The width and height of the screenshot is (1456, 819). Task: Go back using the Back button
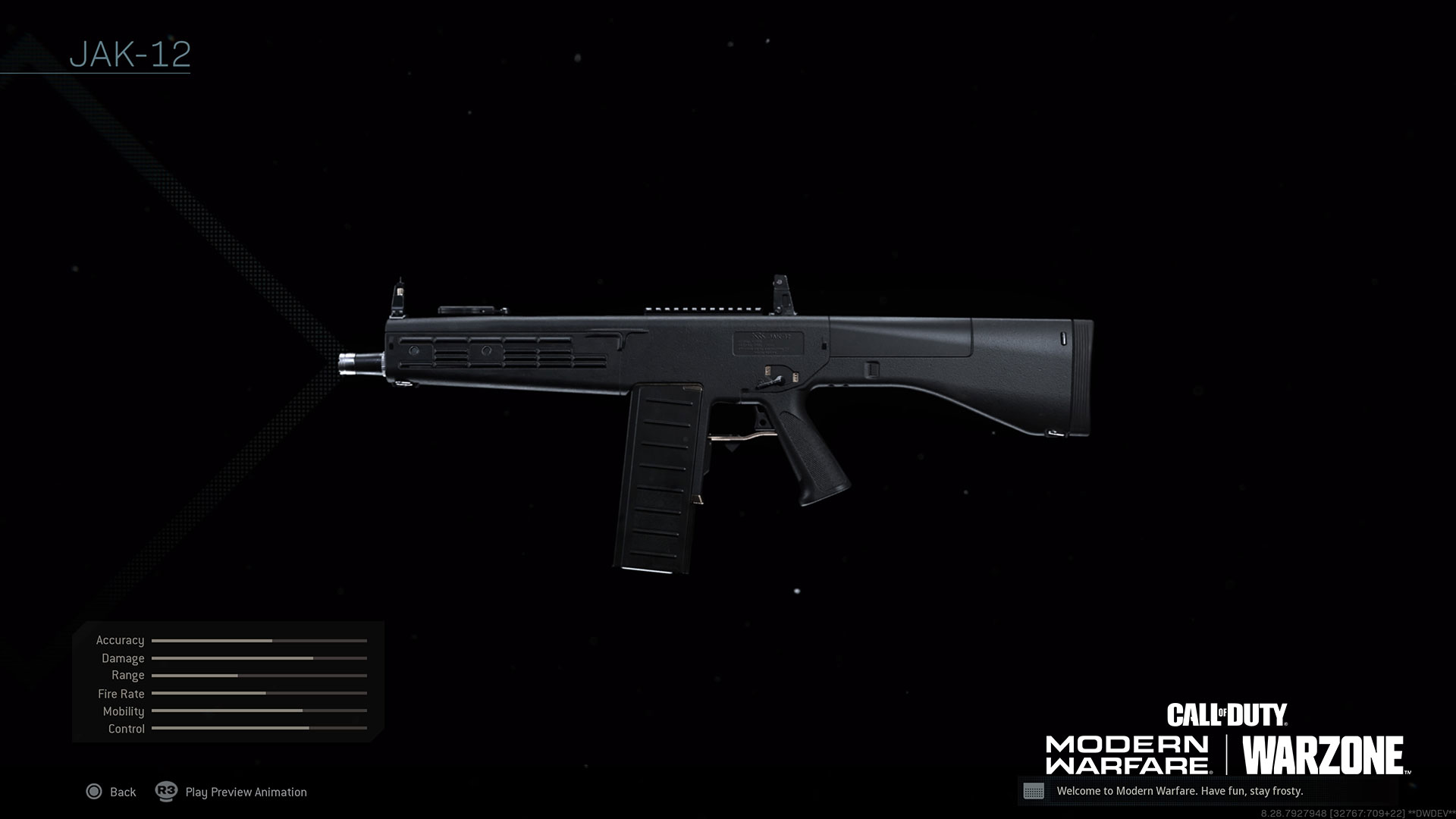tap(111, 792)
